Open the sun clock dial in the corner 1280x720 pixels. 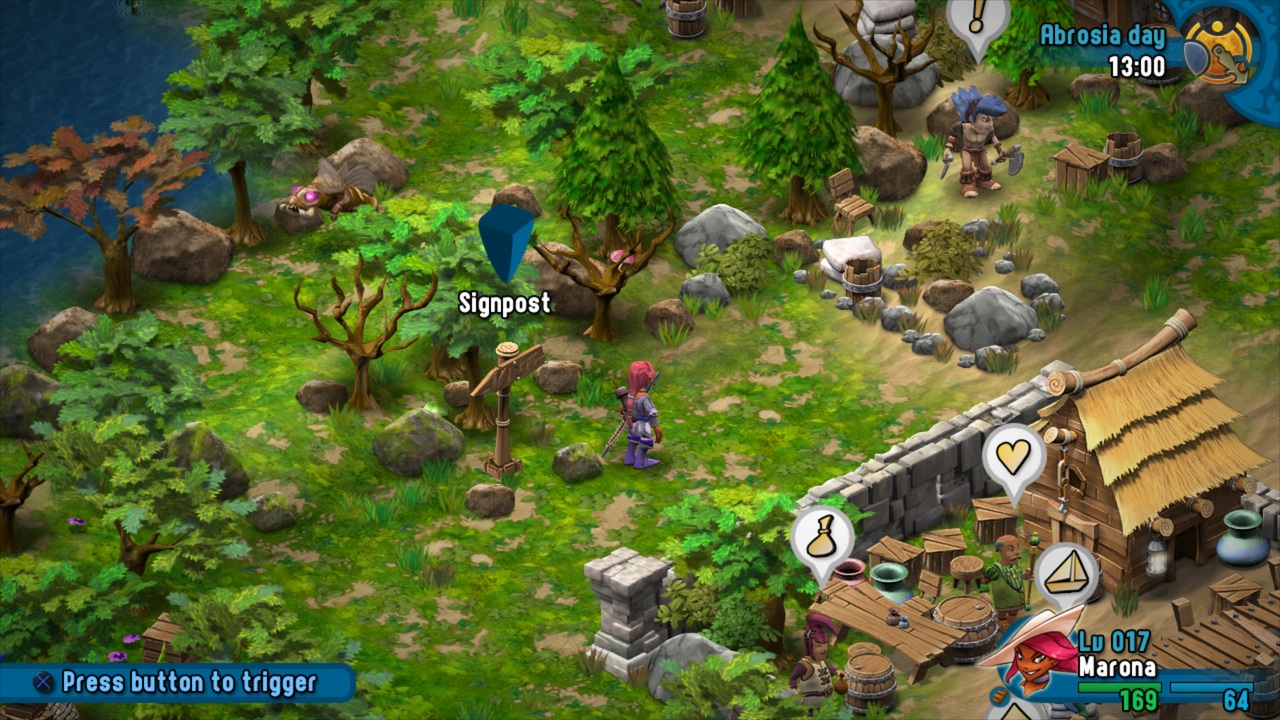1221,44
